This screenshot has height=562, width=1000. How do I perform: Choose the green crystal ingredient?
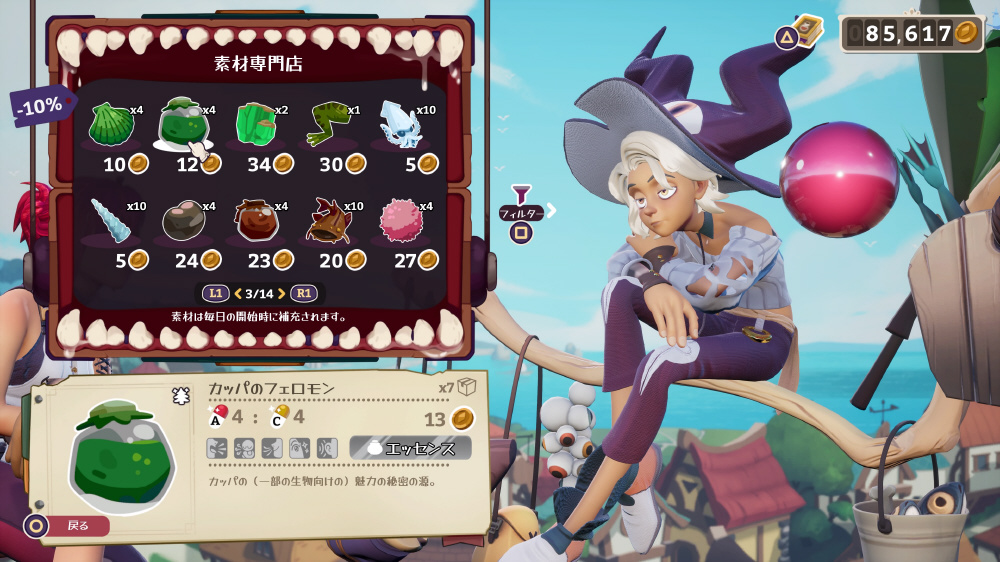pos(255,125)
